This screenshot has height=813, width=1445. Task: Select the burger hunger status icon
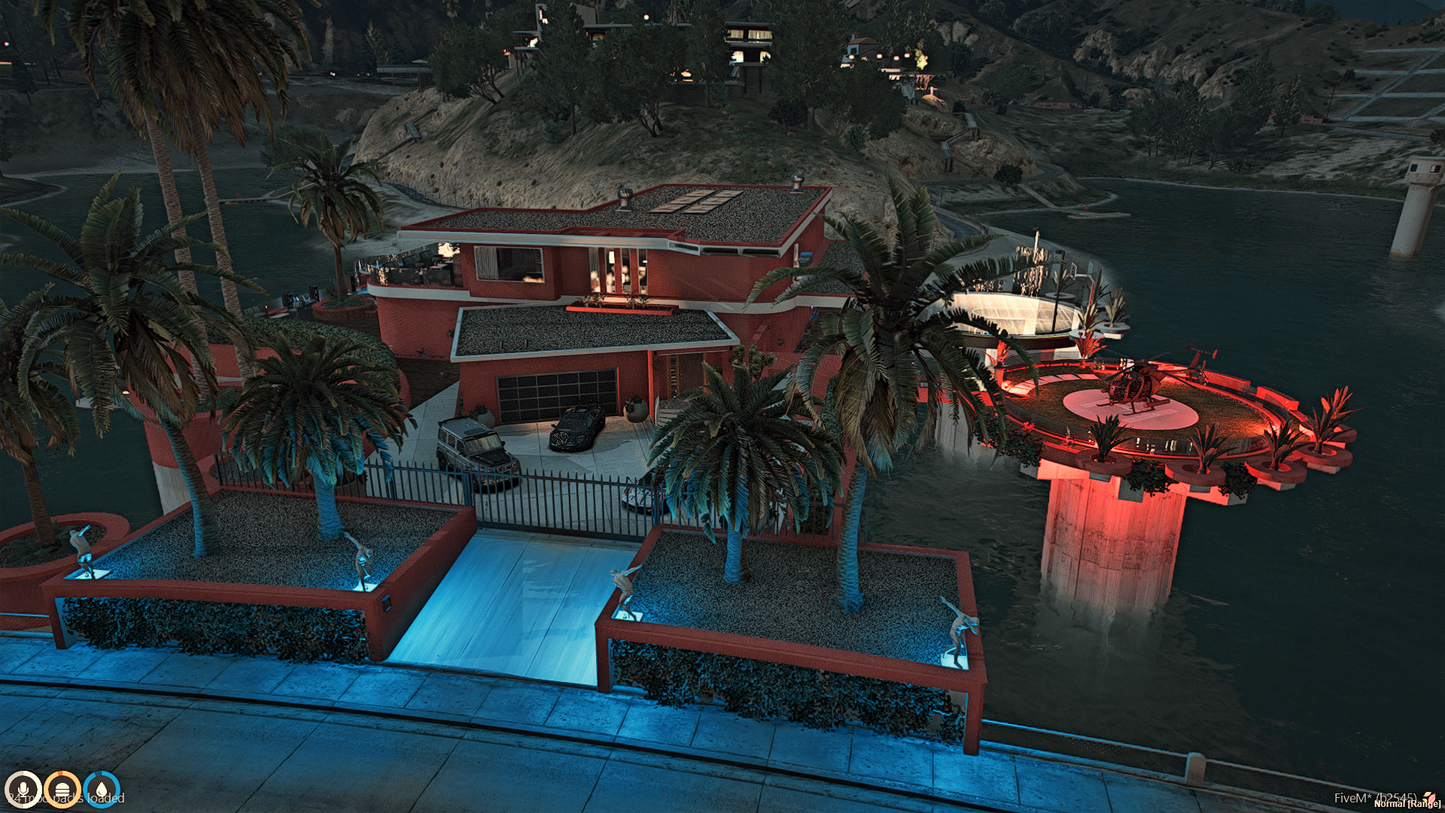62,789
